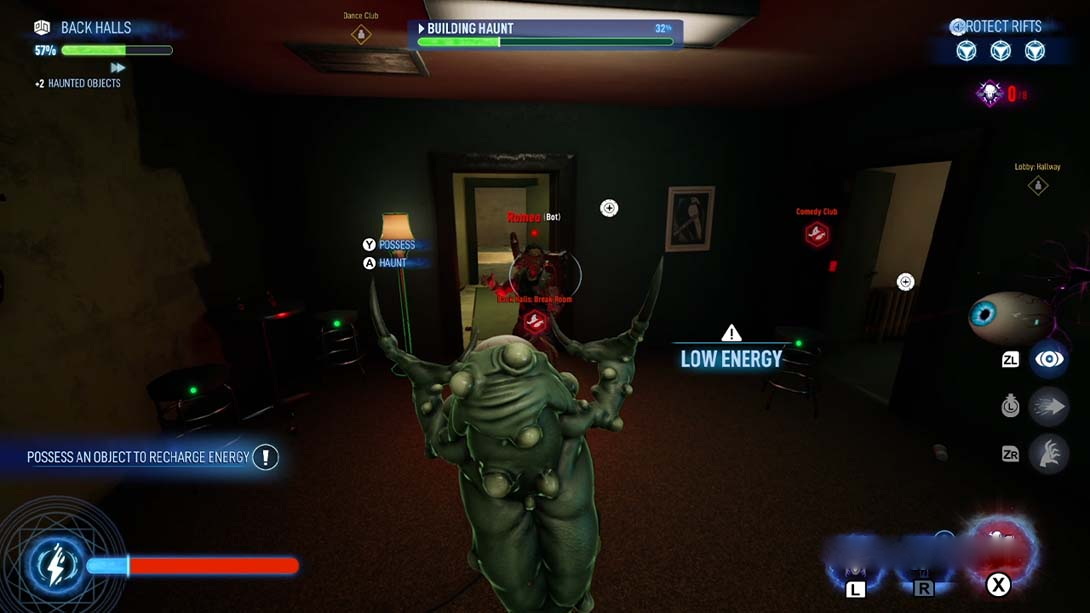This screenshot has width=1090, height=613.
Task: Click the purple skull counter icon
Action: (x=989, y=94)
